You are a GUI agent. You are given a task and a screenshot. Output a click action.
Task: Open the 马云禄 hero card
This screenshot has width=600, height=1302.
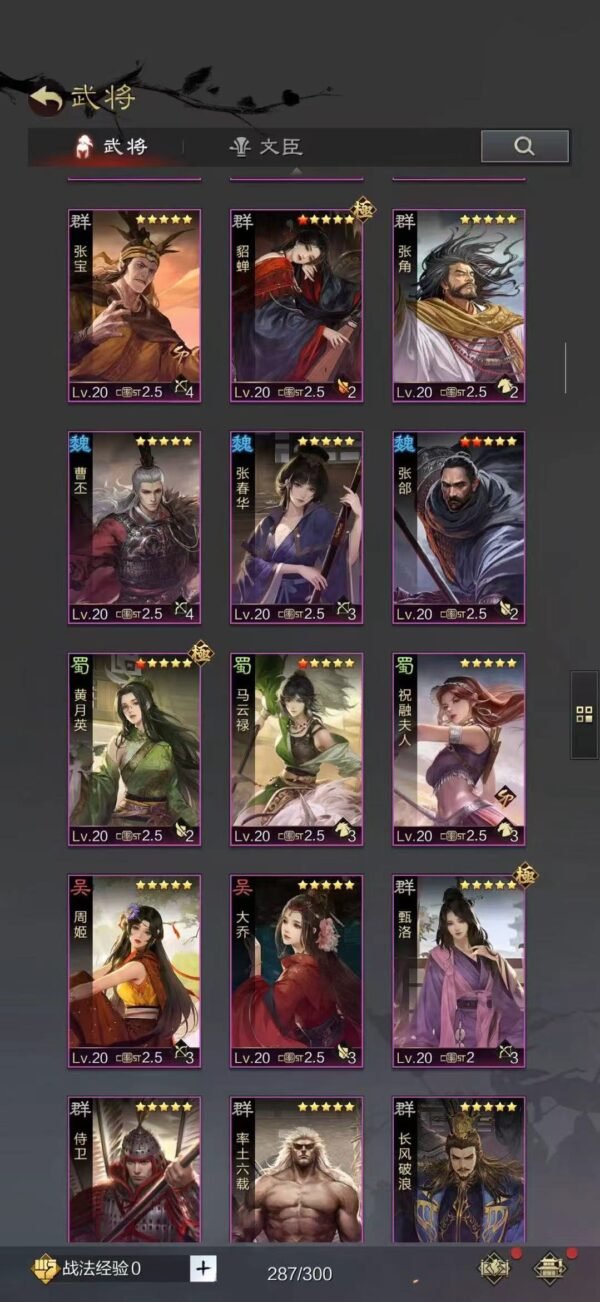[296, 749]
